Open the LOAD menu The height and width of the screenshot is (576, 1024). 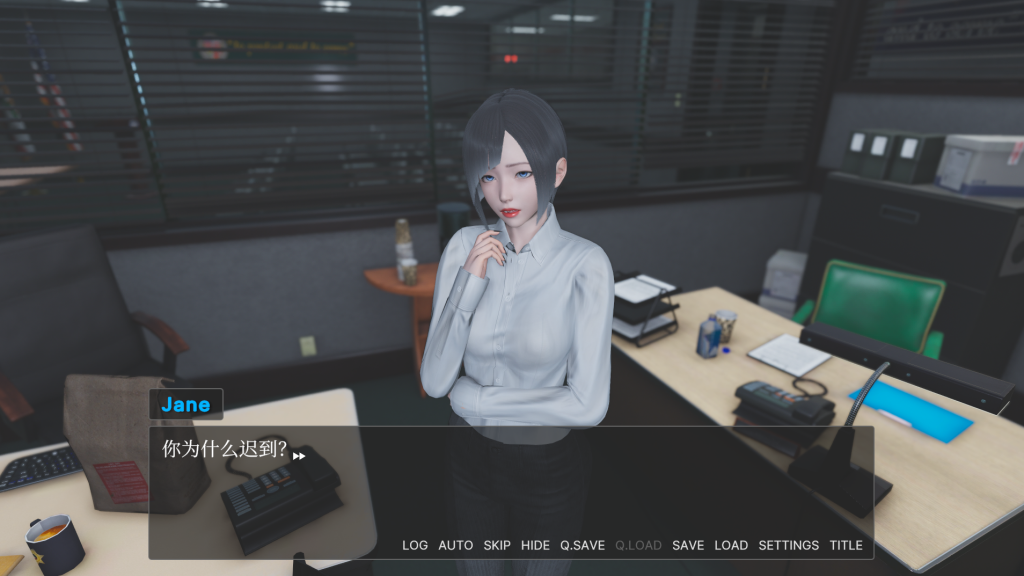coord(731,545)
